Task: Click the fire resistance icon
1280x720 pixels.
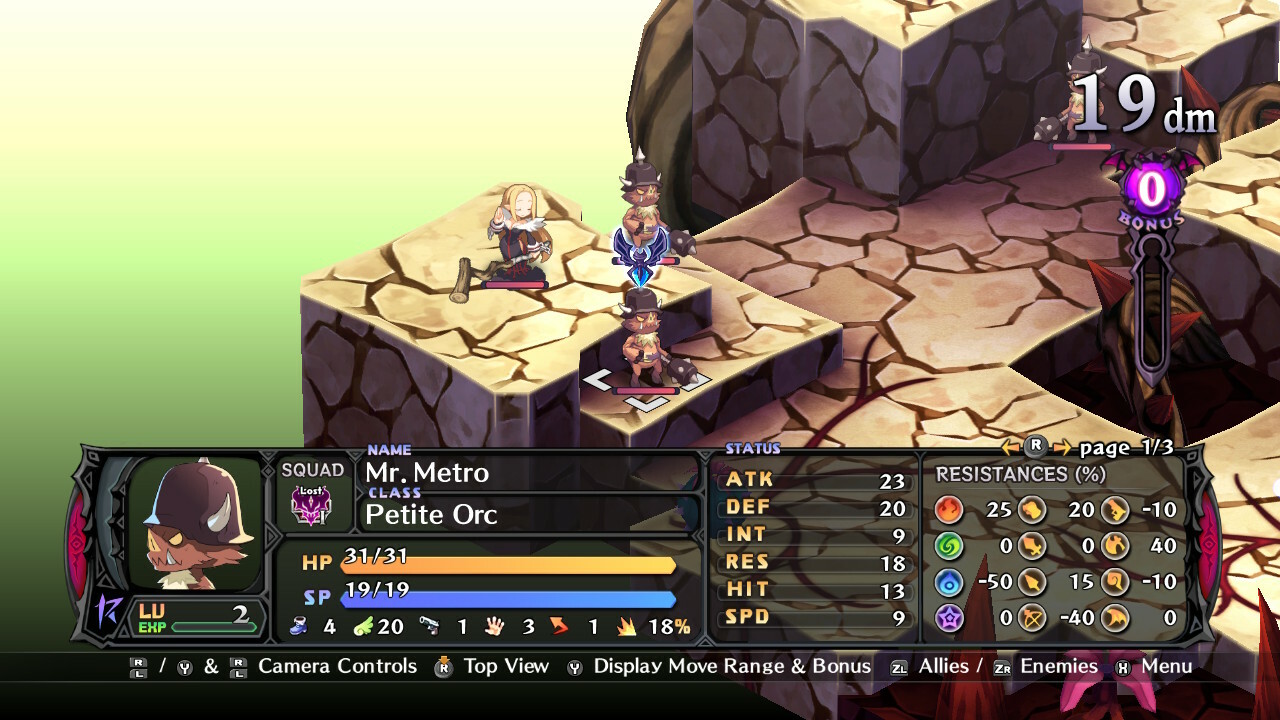Action: [x=949, y=510]
